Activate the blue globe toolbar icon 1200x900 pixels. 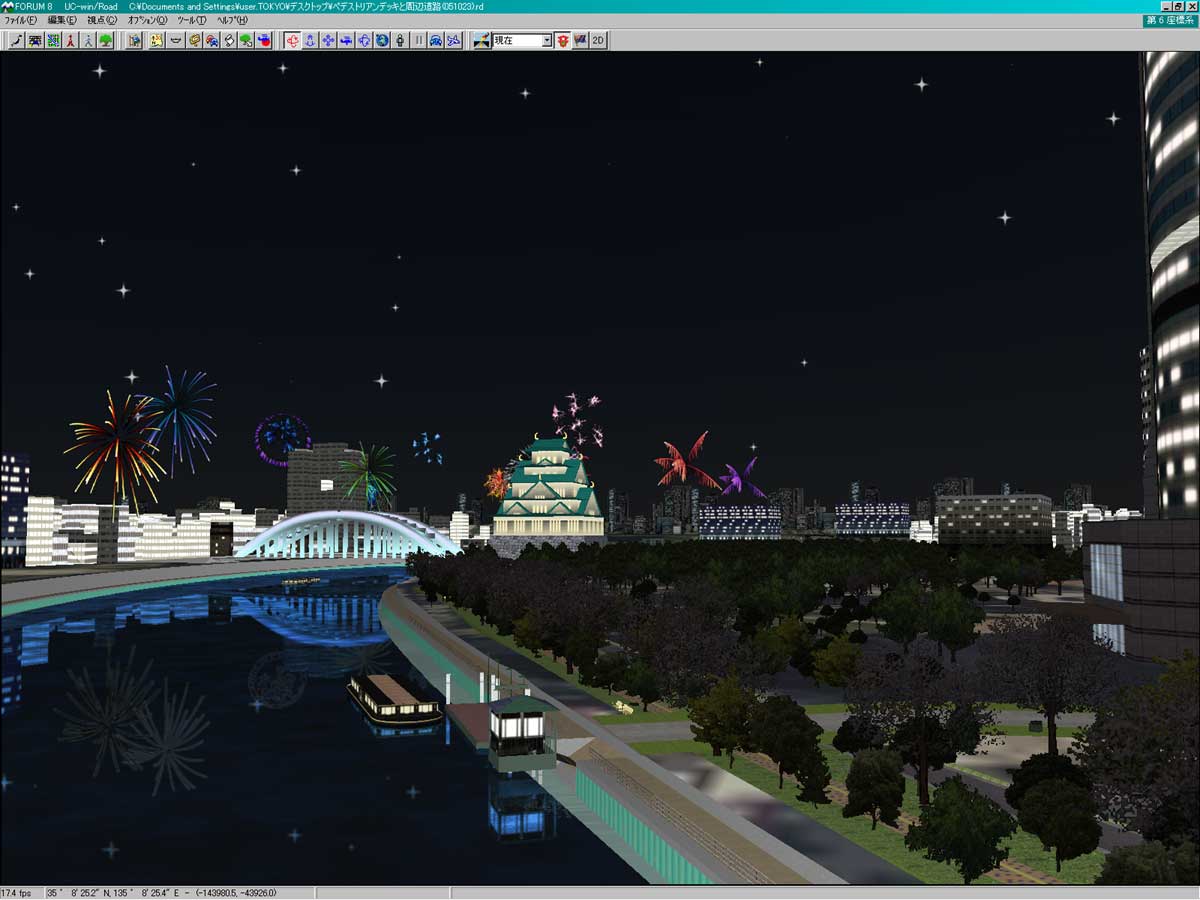382,40
